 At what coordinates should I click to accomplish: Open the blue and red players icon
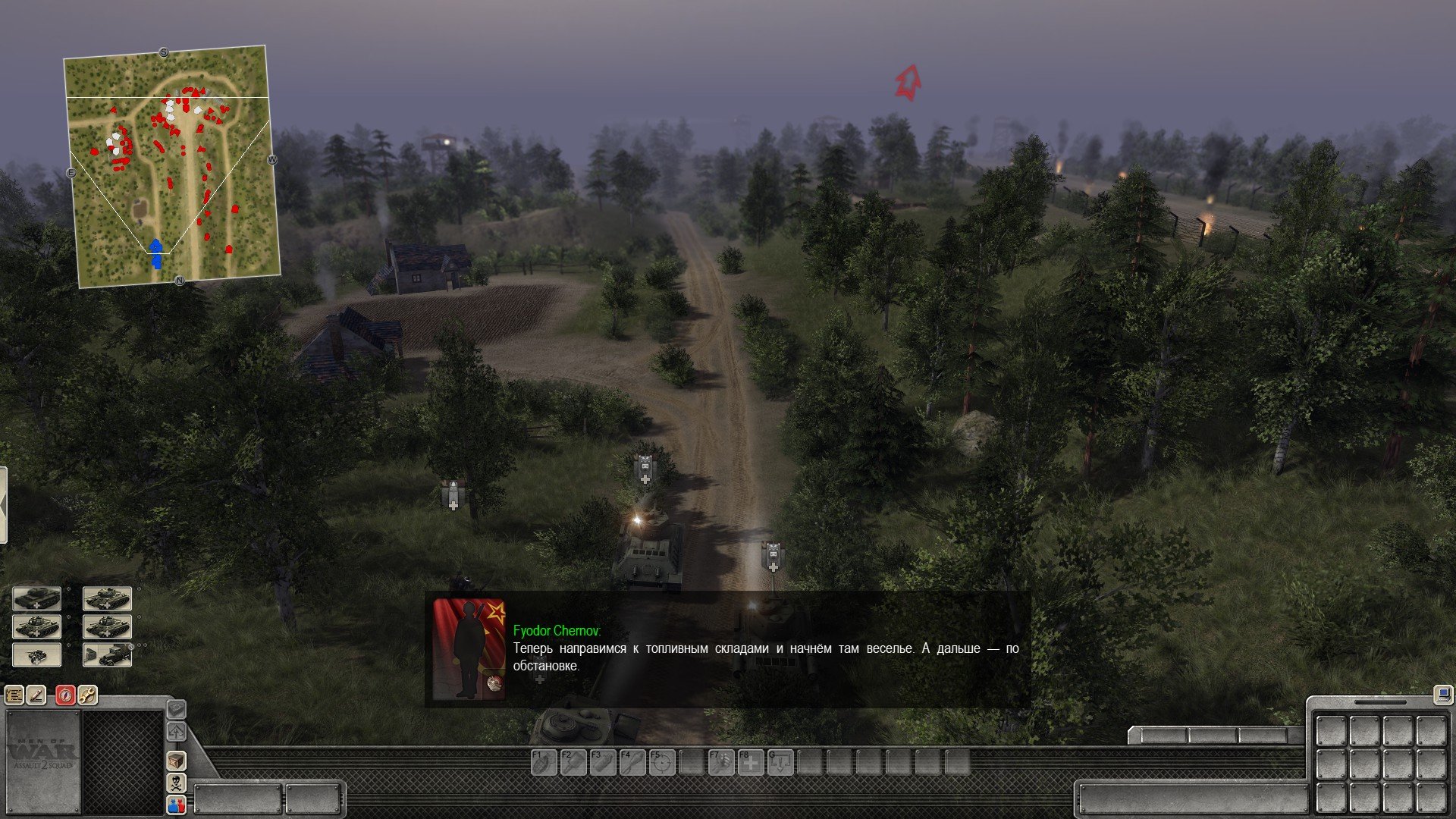pos(176,805)
